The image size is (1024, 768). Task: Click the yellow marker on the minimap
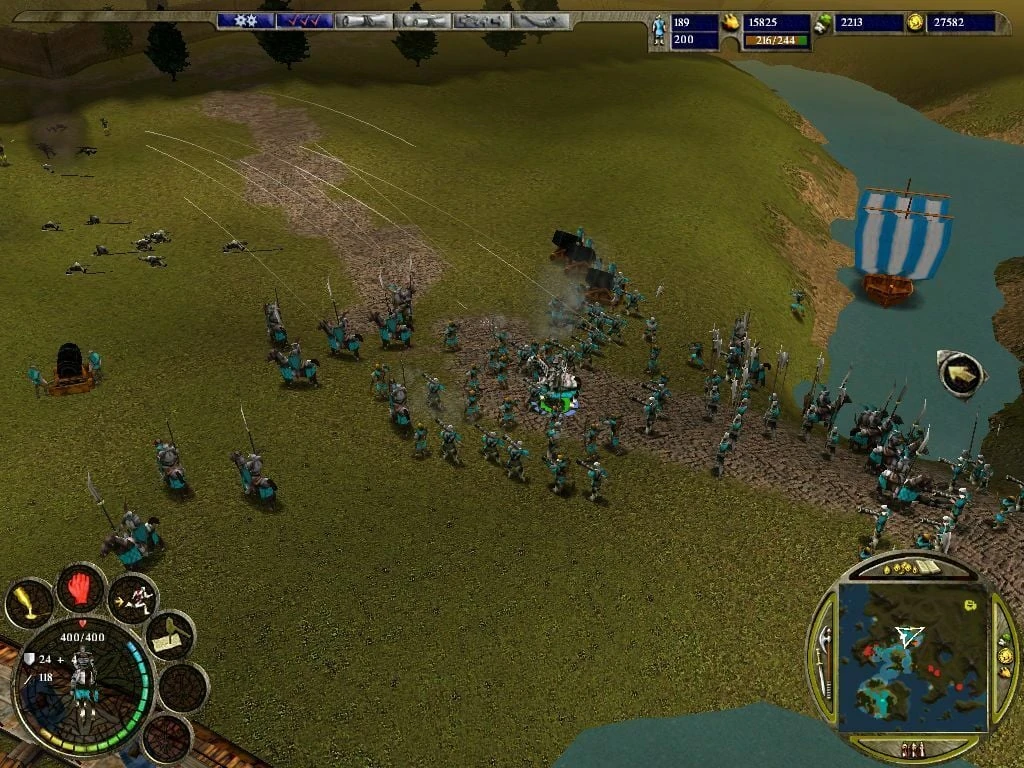pos(969,605)
